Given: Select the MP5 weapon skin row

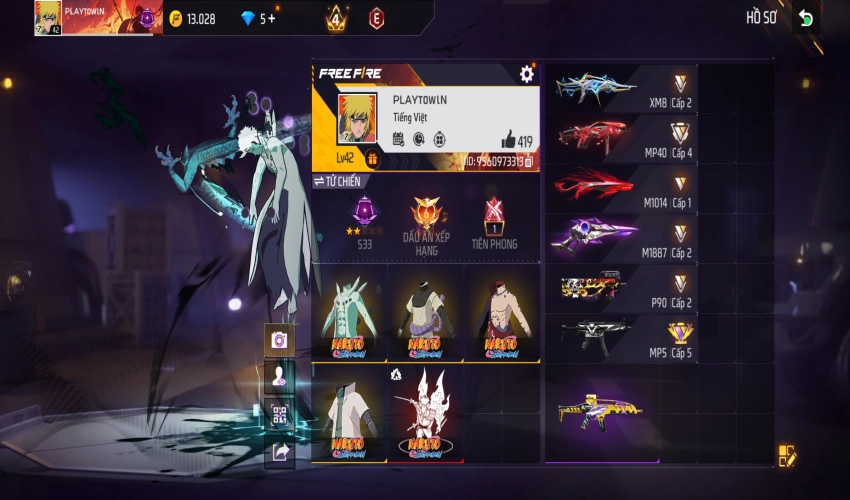Looking at the screenshot, I should 620,338.
